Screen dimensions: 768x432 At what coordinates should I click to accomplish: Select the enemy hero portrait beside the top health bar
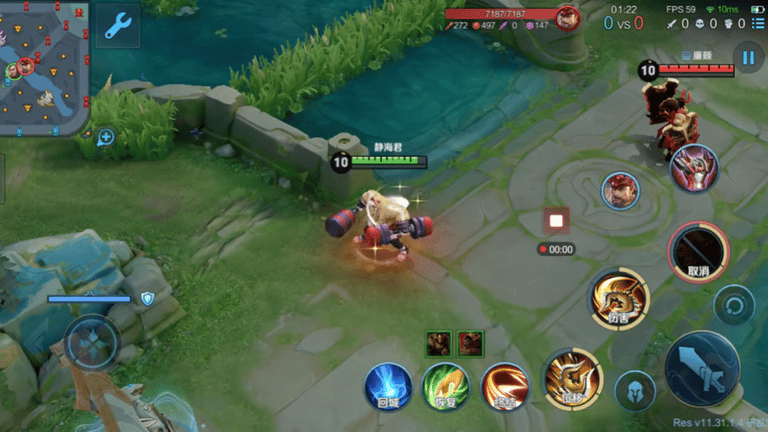pos(569,18)
